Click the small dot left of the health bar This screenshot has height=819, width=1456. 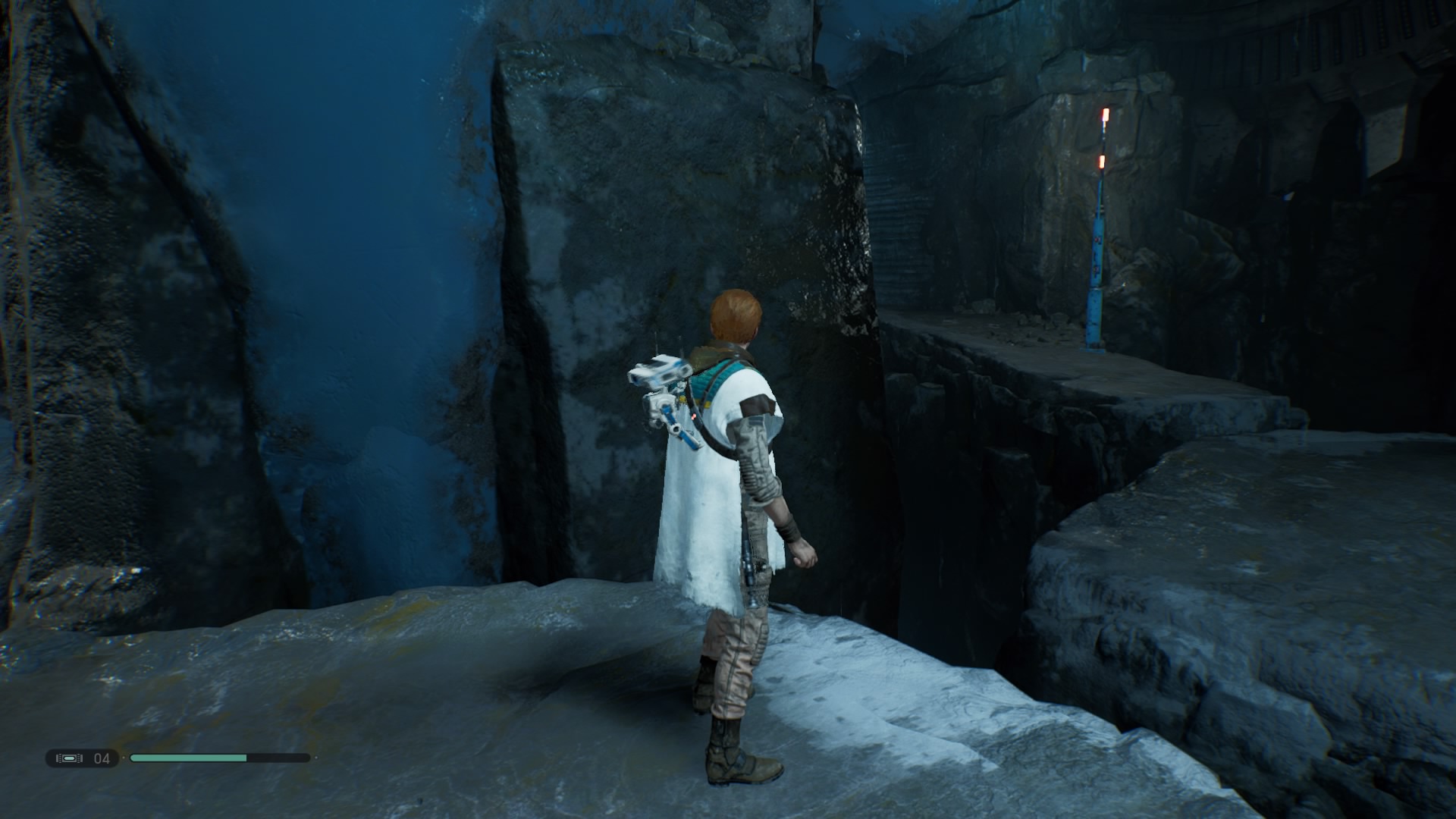124,758
